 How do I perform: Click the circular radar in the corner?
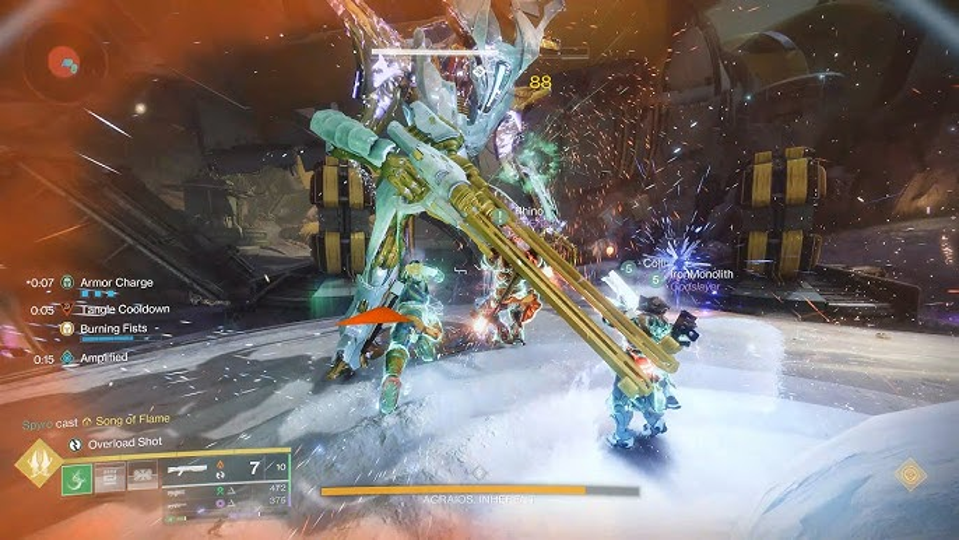67,63
